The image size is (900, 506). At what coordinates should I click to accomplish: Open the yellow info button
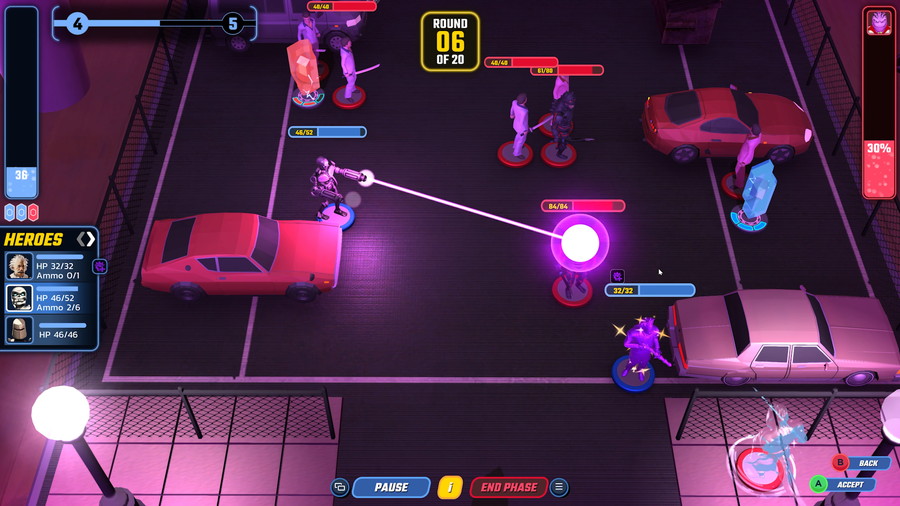[x=449, y=487]
